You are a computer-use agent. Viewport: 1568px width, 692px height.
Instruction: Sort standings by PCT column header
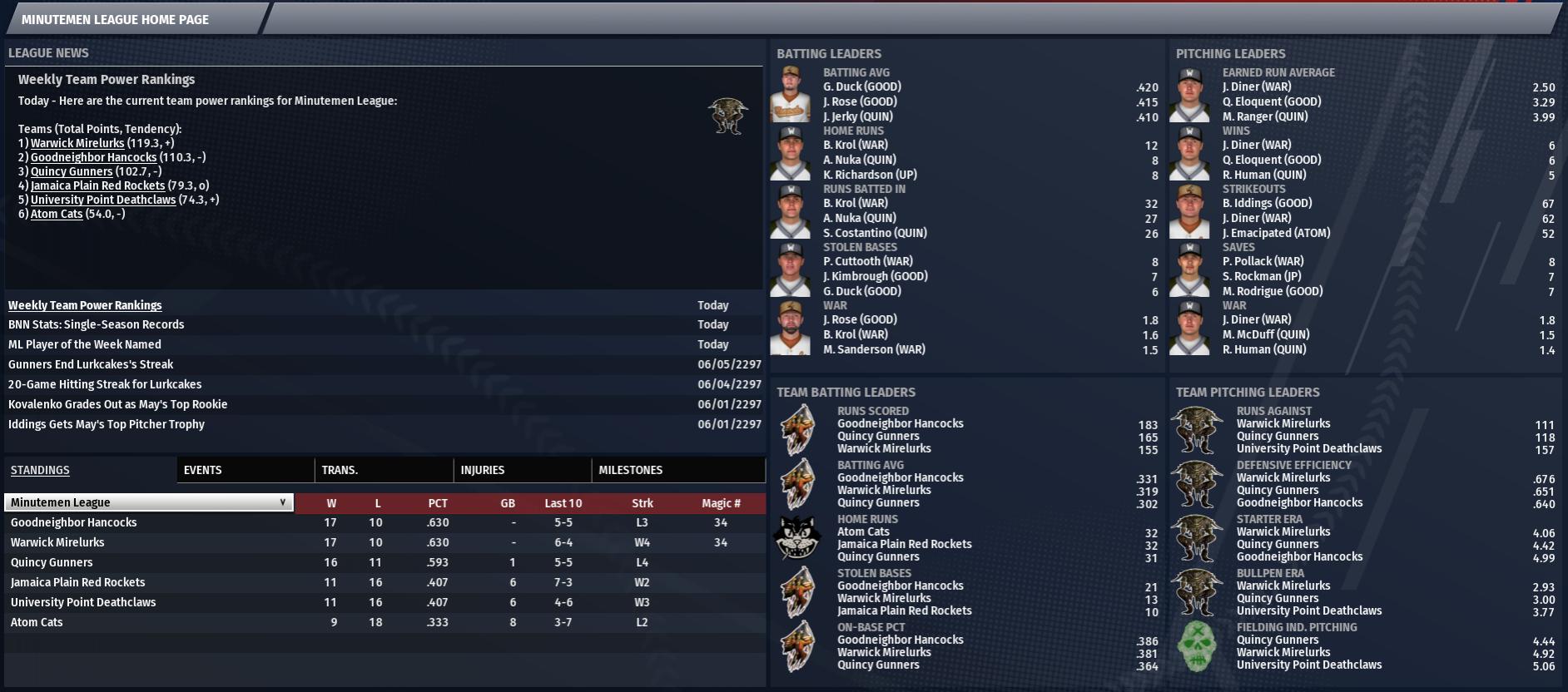pyautogui.click(x=438, y=503)
